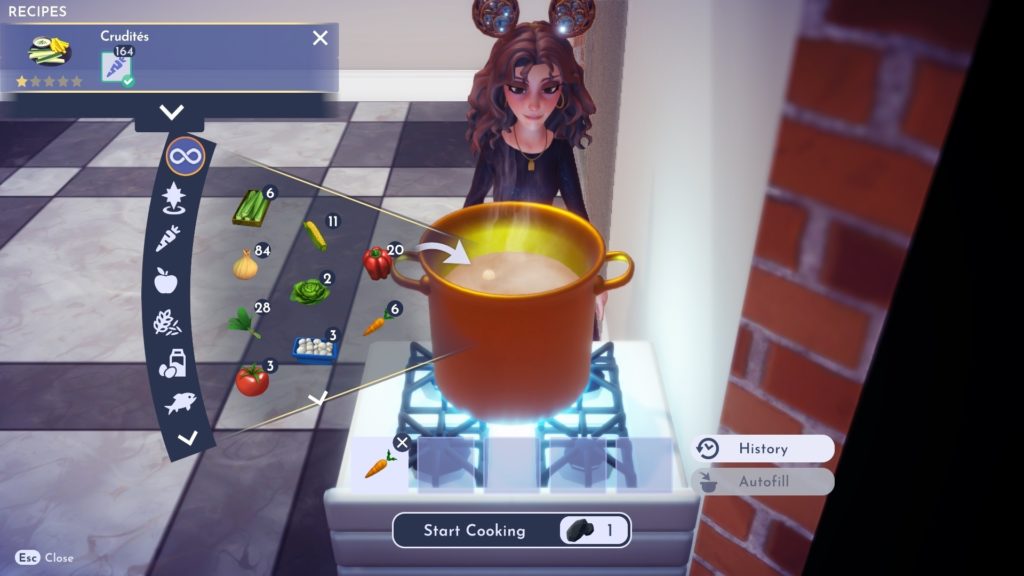Open the cooking History

point(763,449)
